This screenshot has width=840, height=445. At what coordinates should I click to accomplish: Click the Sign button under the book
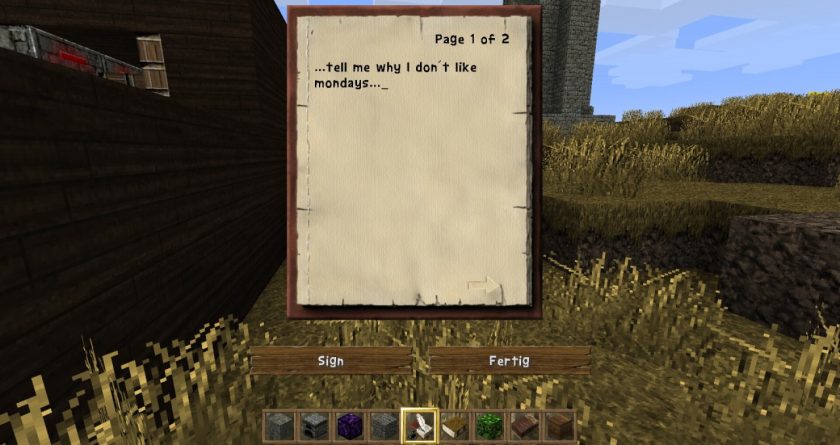330,360
